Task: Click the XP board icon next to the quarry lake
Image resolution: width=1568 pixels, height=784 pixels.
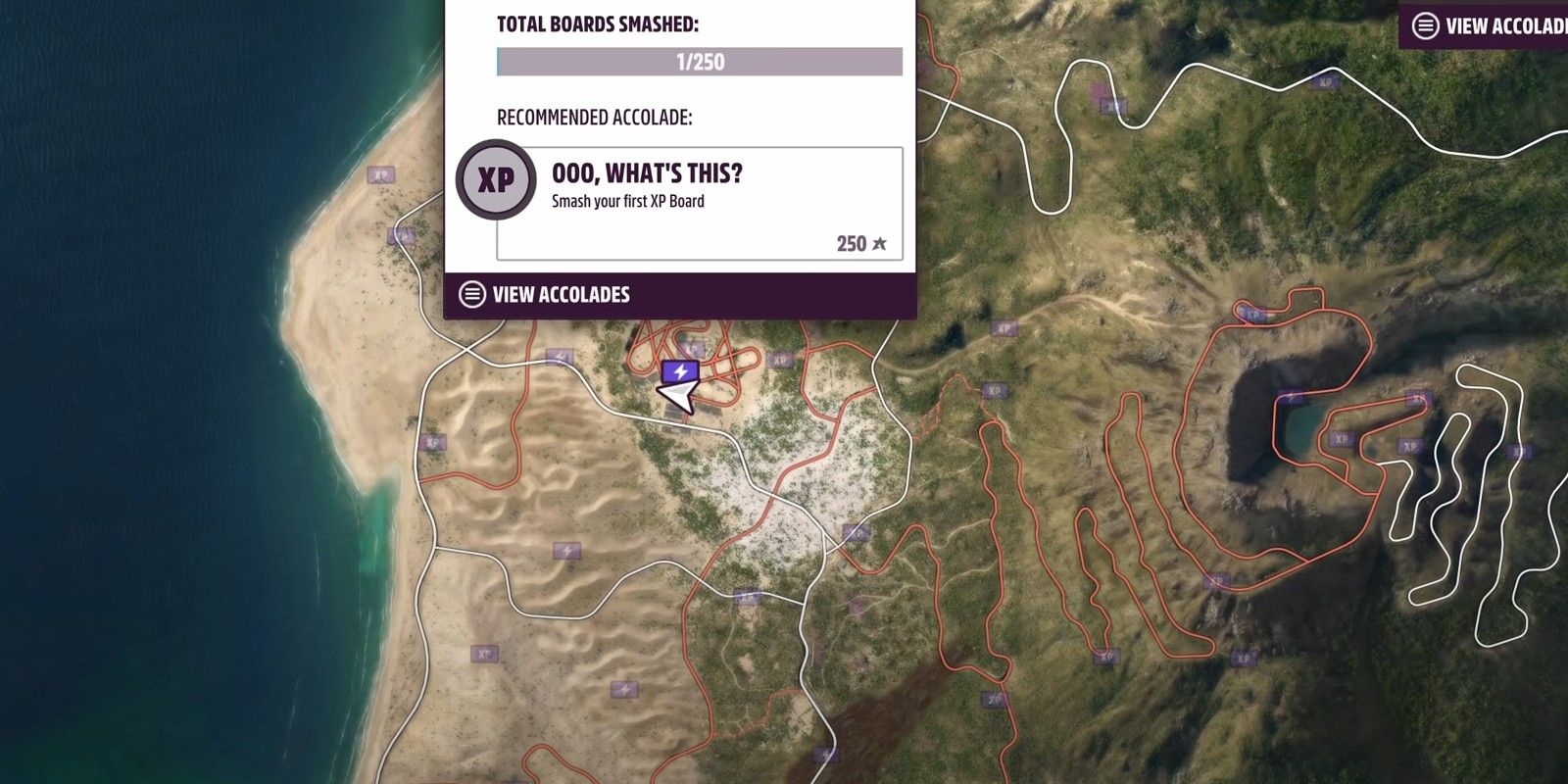Action: 1342,440
